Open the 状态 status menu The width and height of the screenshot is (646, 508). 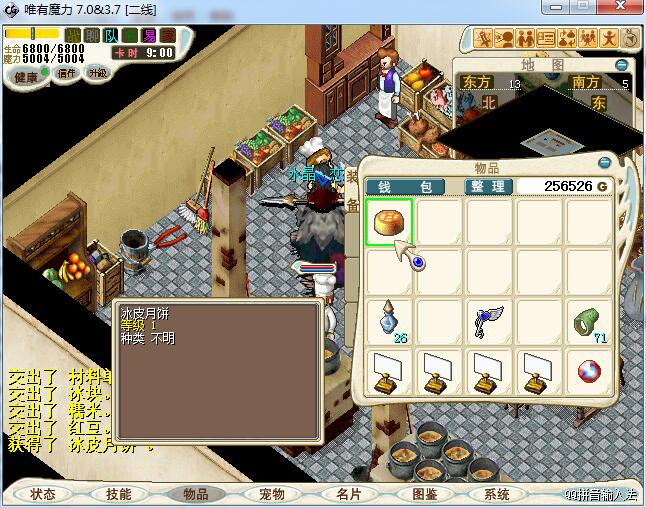click(43, 494)
